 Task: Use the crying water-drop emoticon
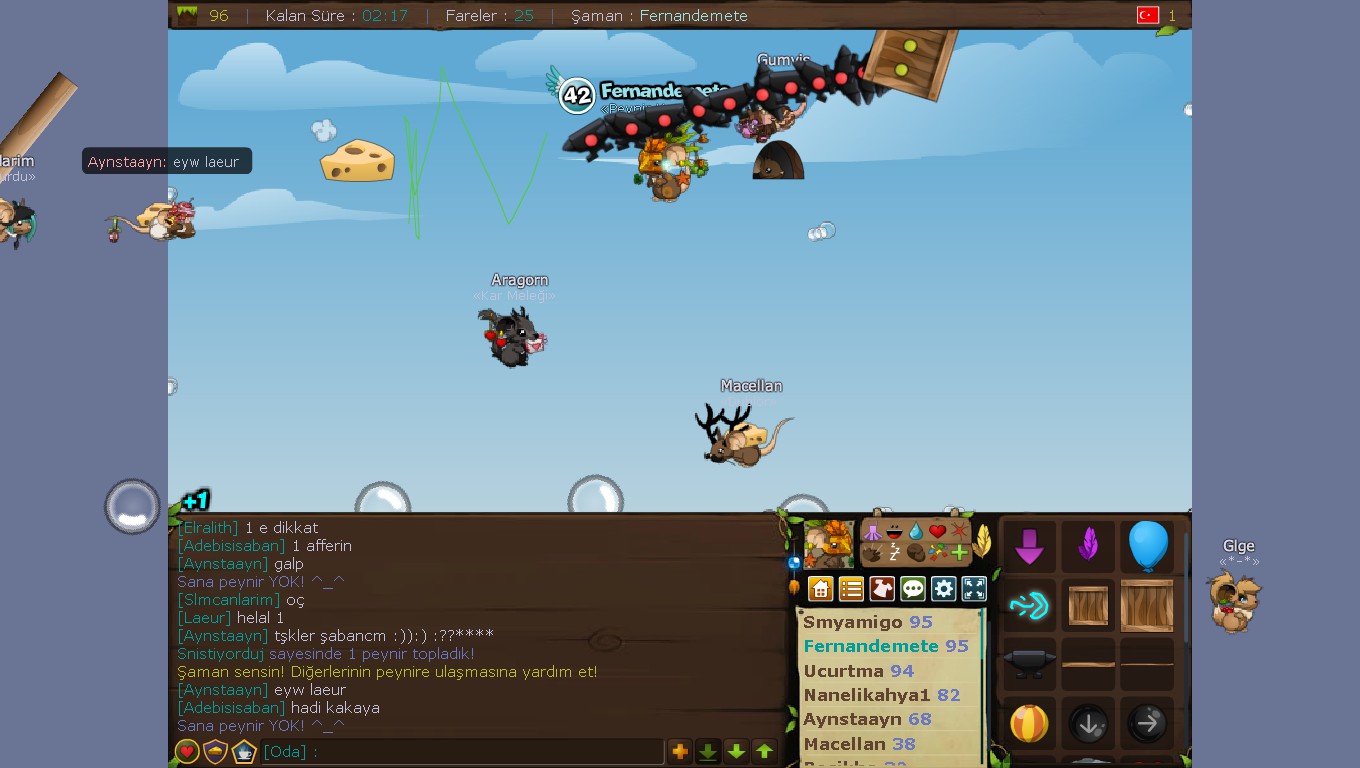pyautogui.click(x=915, y=531)
